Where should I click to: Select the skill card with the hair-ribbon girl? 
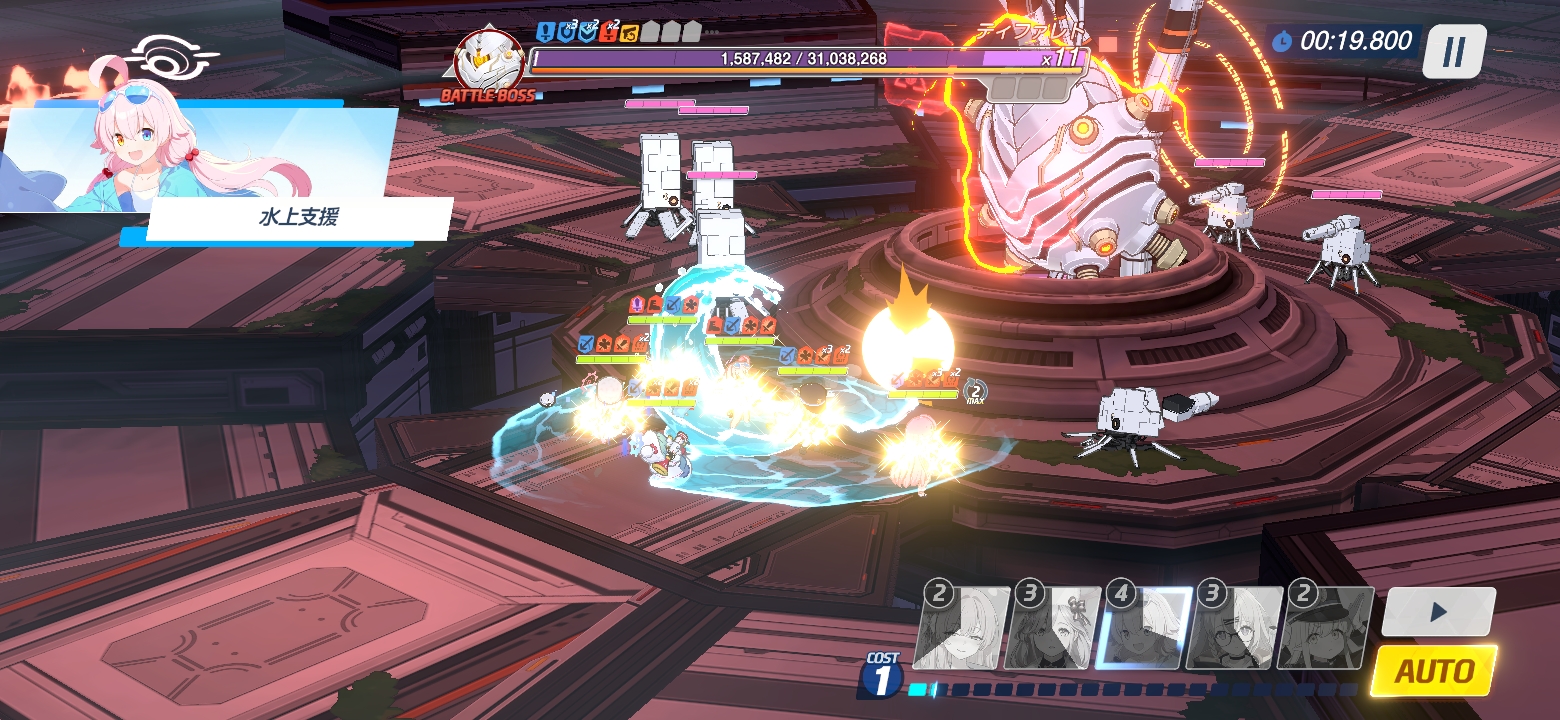pyautogui.click(x=1053, y=628)
